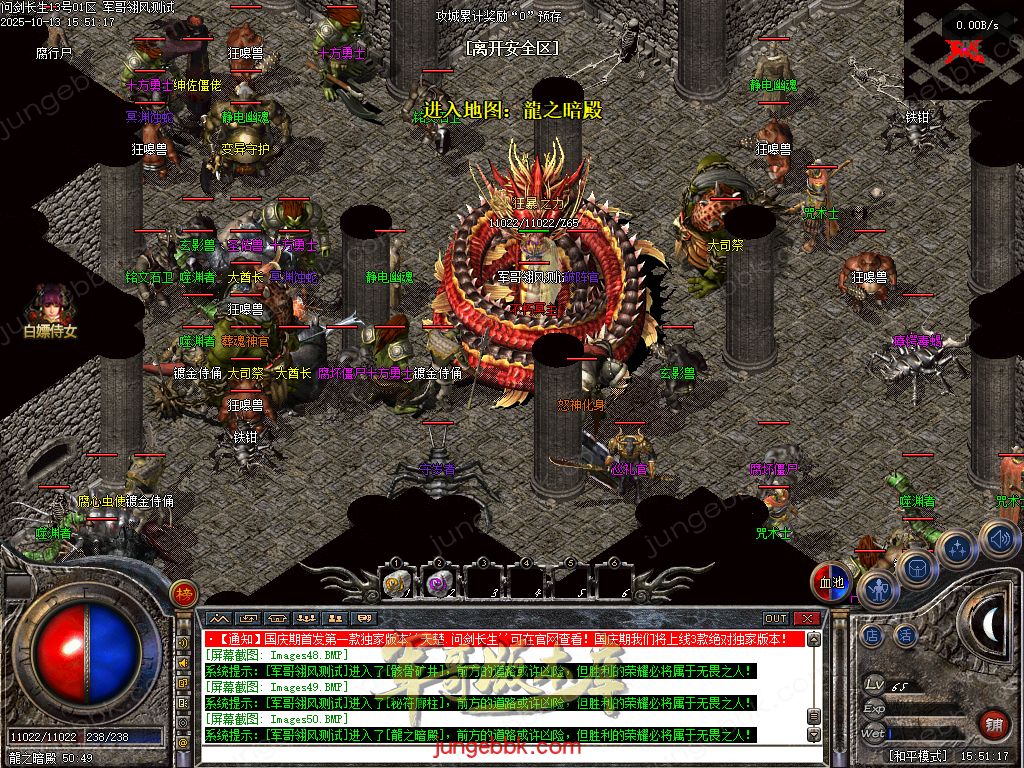Open the first chat toolbar mountain icon

coord(219,619)
